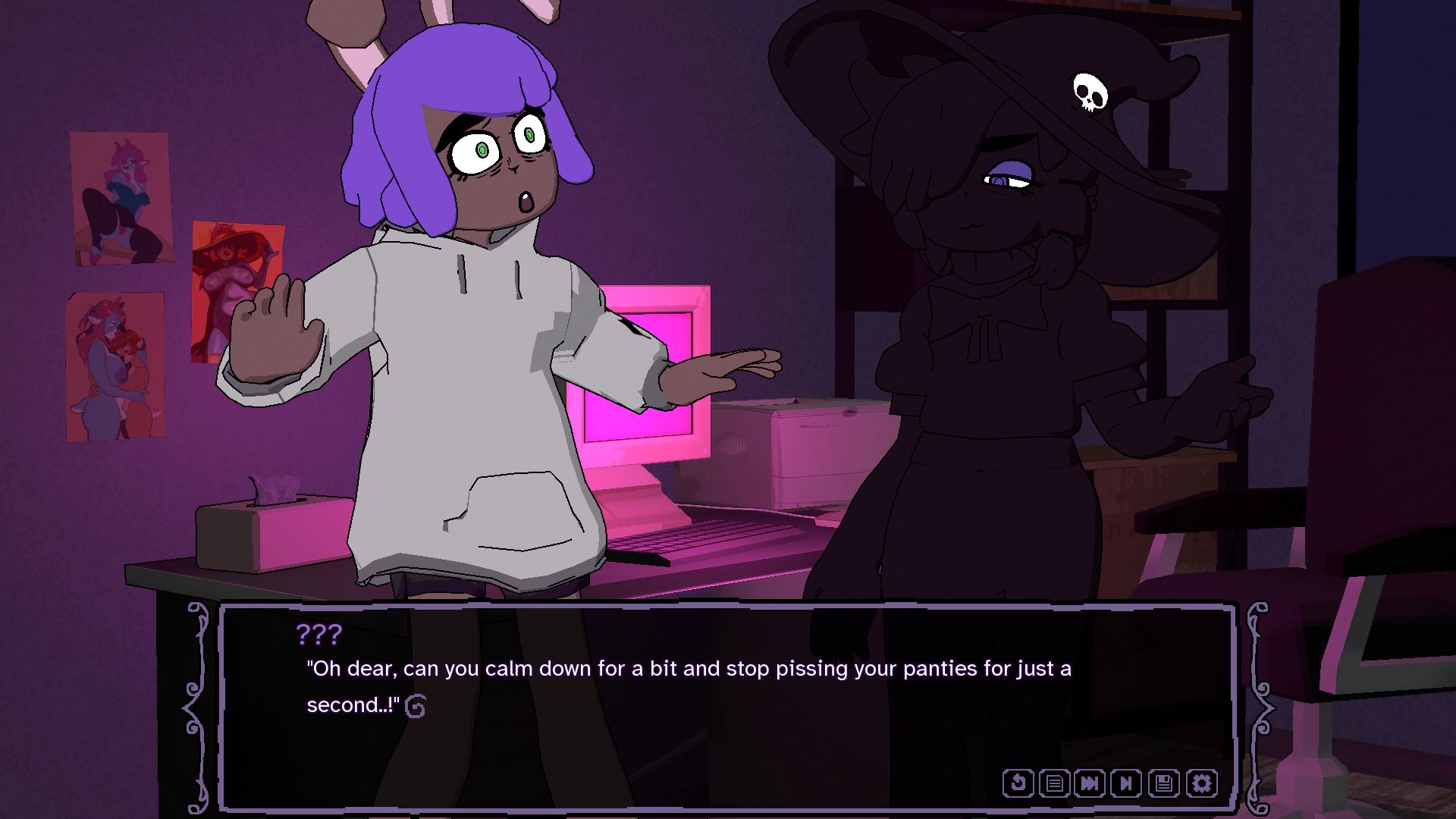Viewport: 1456px width, 819px height.
Task: Click the auto-advance play icon
Action: [1126, 783]
